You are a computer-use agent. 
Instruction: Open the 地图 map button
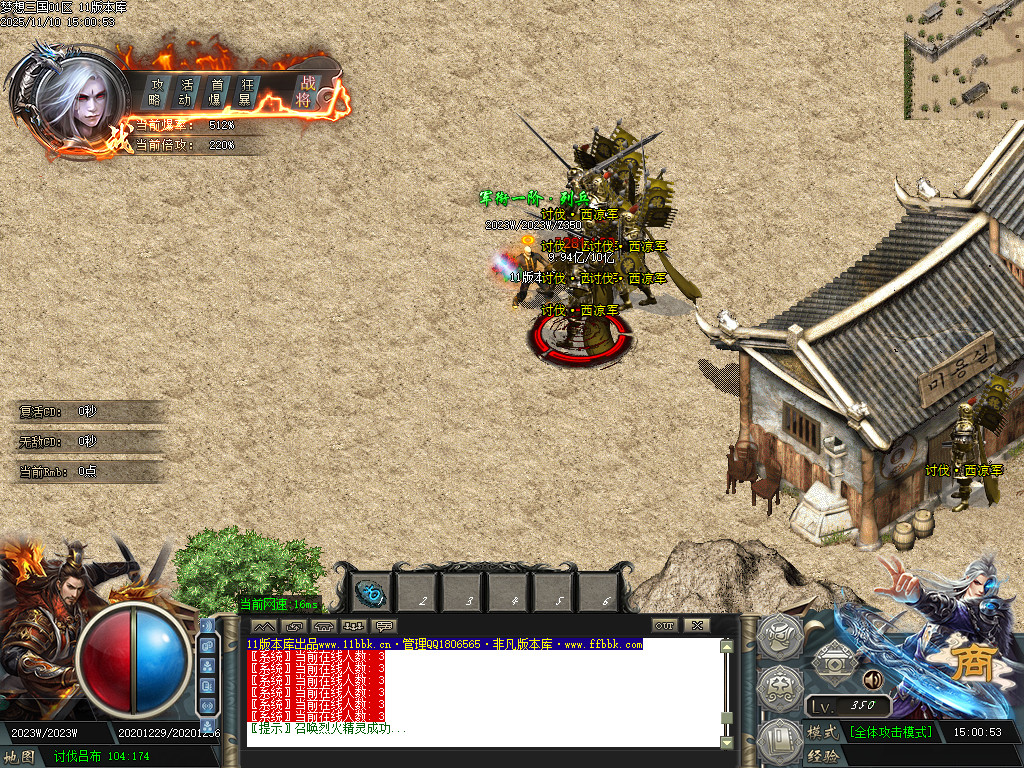(x=20, y=757)
